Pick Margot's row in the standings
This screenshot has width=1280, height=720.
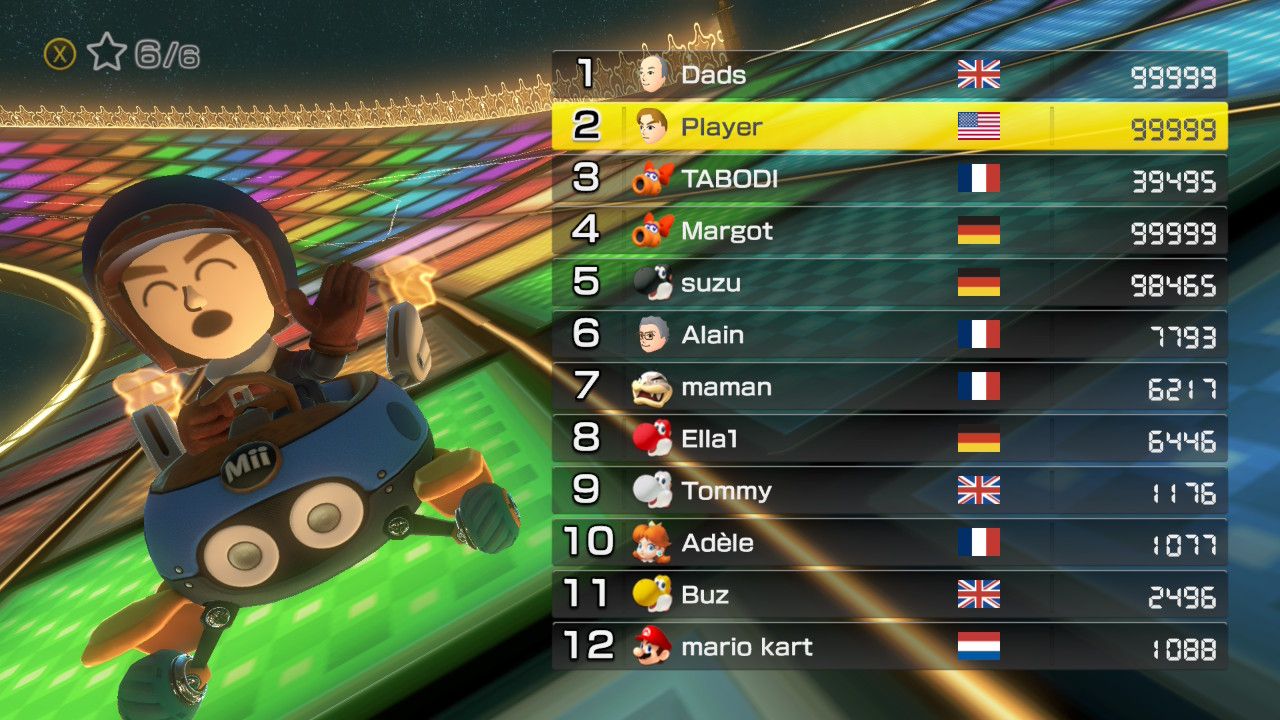click(889, 231)
